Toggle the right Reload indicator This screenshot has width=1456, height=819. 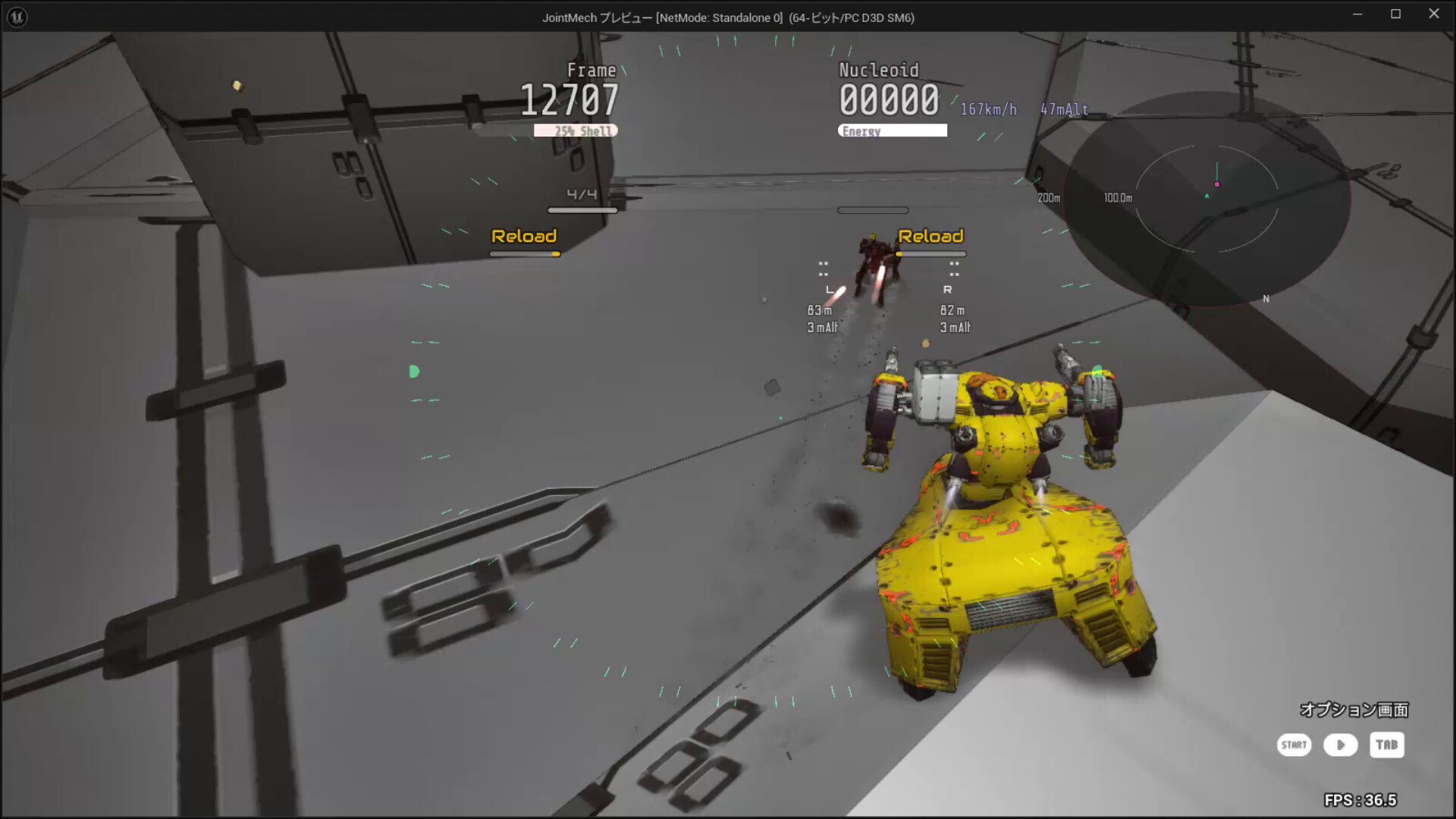point(931,236)
